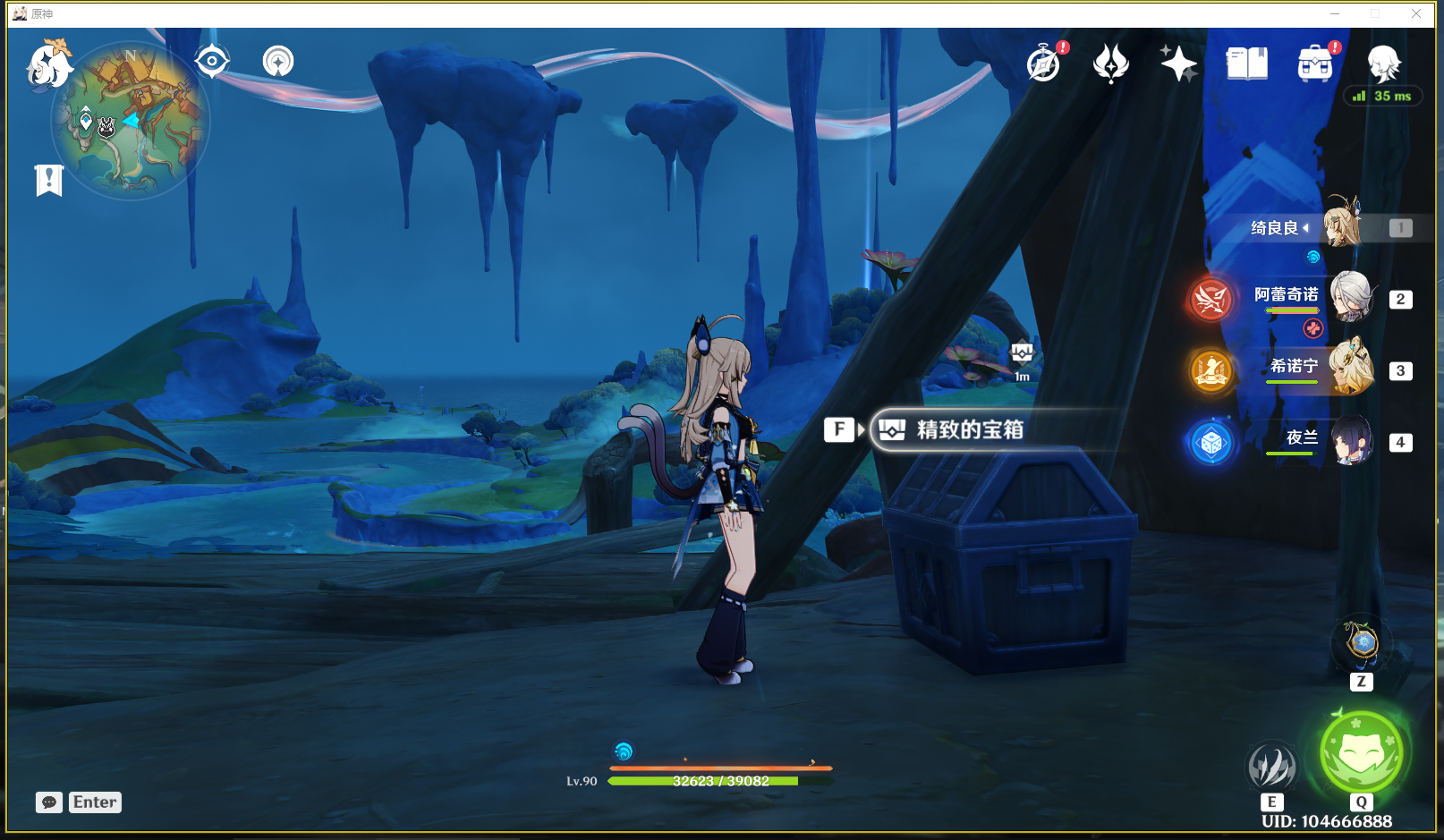Open the Adventurer Handbook book icon
The height and width of the screenshot is (840, 1444).
click(x=1246, y=64)
